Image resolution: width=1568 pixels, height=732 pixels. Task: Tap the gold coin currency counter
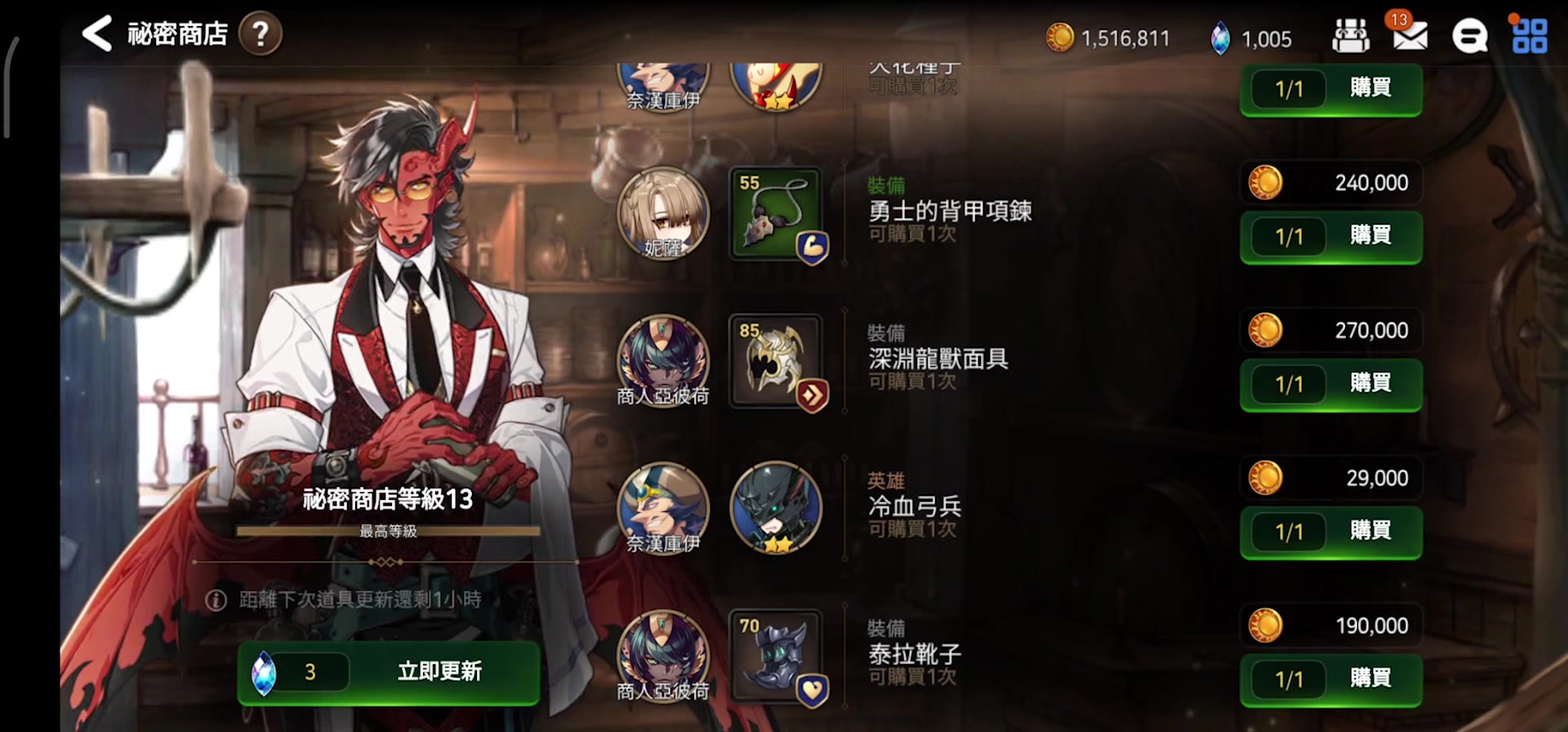point(1108,38)
